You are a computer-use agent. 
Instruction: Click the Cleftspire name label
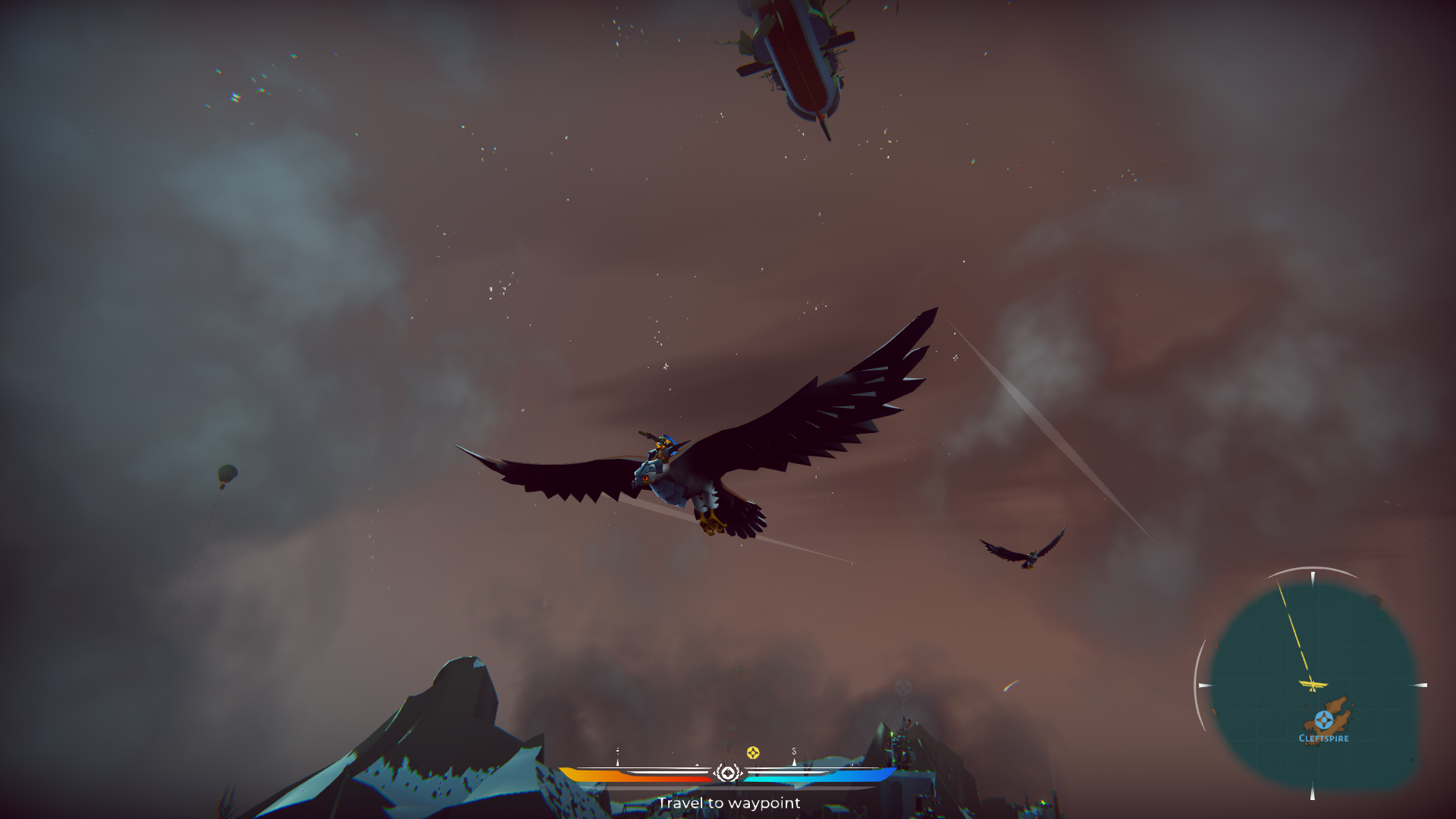[x=1324, y=737]
